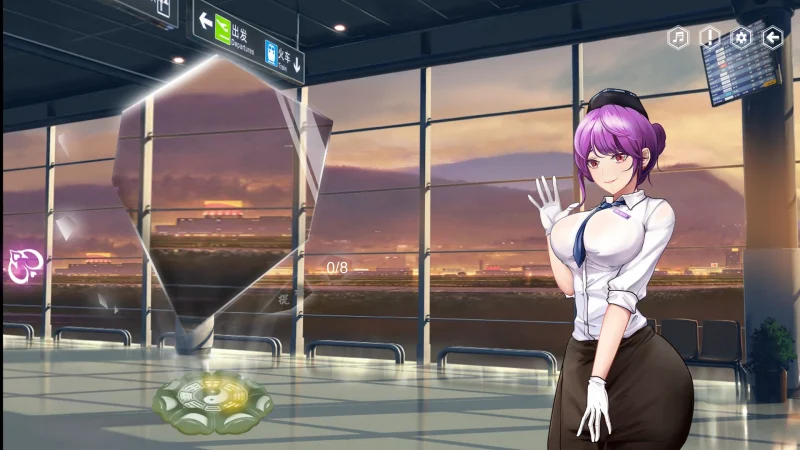Open the gear settings menu
Viewport: 800px width, 450px height.
[741, 38]
